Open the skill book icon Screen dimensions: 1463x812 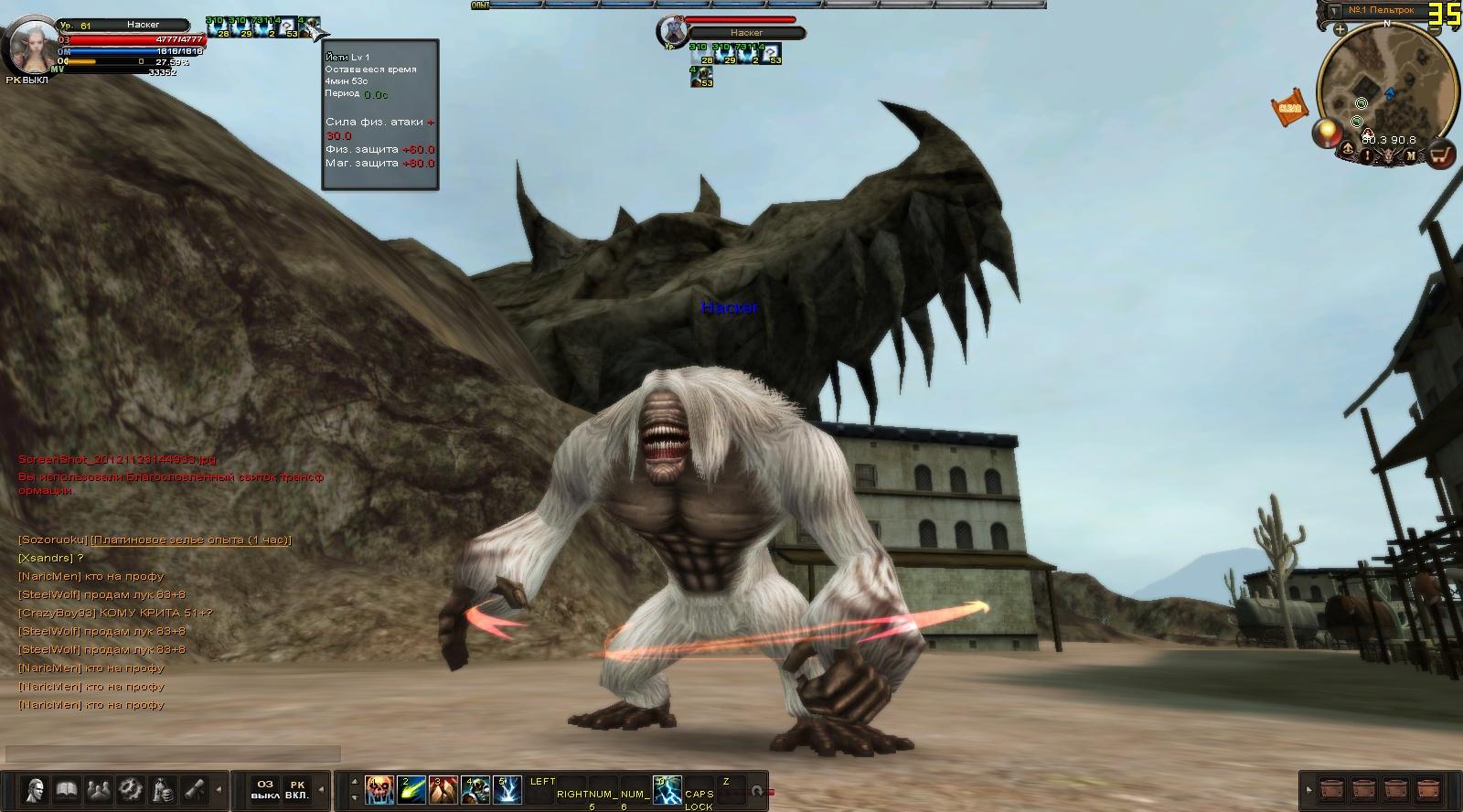(x=65, y=790)
